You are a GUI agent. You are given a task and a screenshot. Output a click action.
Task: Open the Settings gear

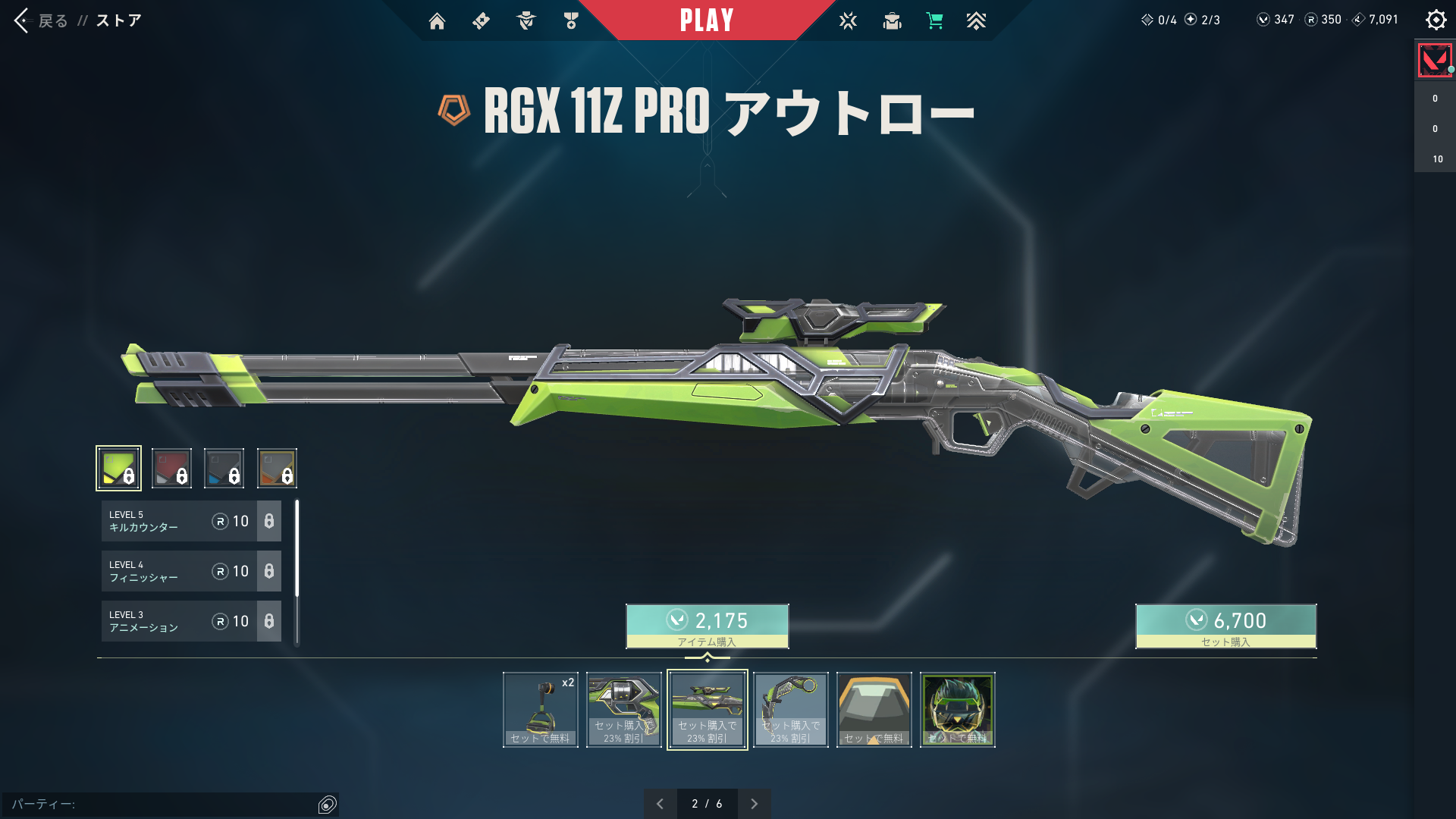click(1436, 20)
